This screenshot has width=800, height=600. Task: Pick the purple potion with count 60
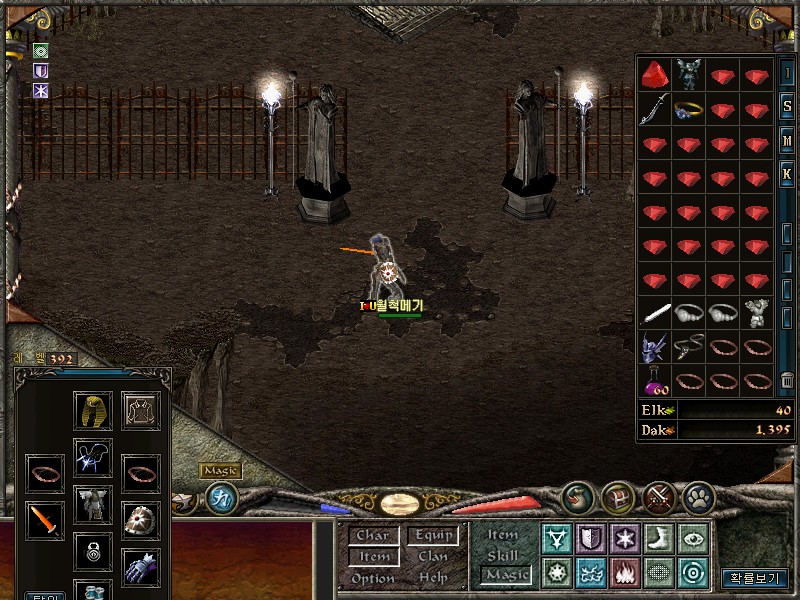coord(654,381)
